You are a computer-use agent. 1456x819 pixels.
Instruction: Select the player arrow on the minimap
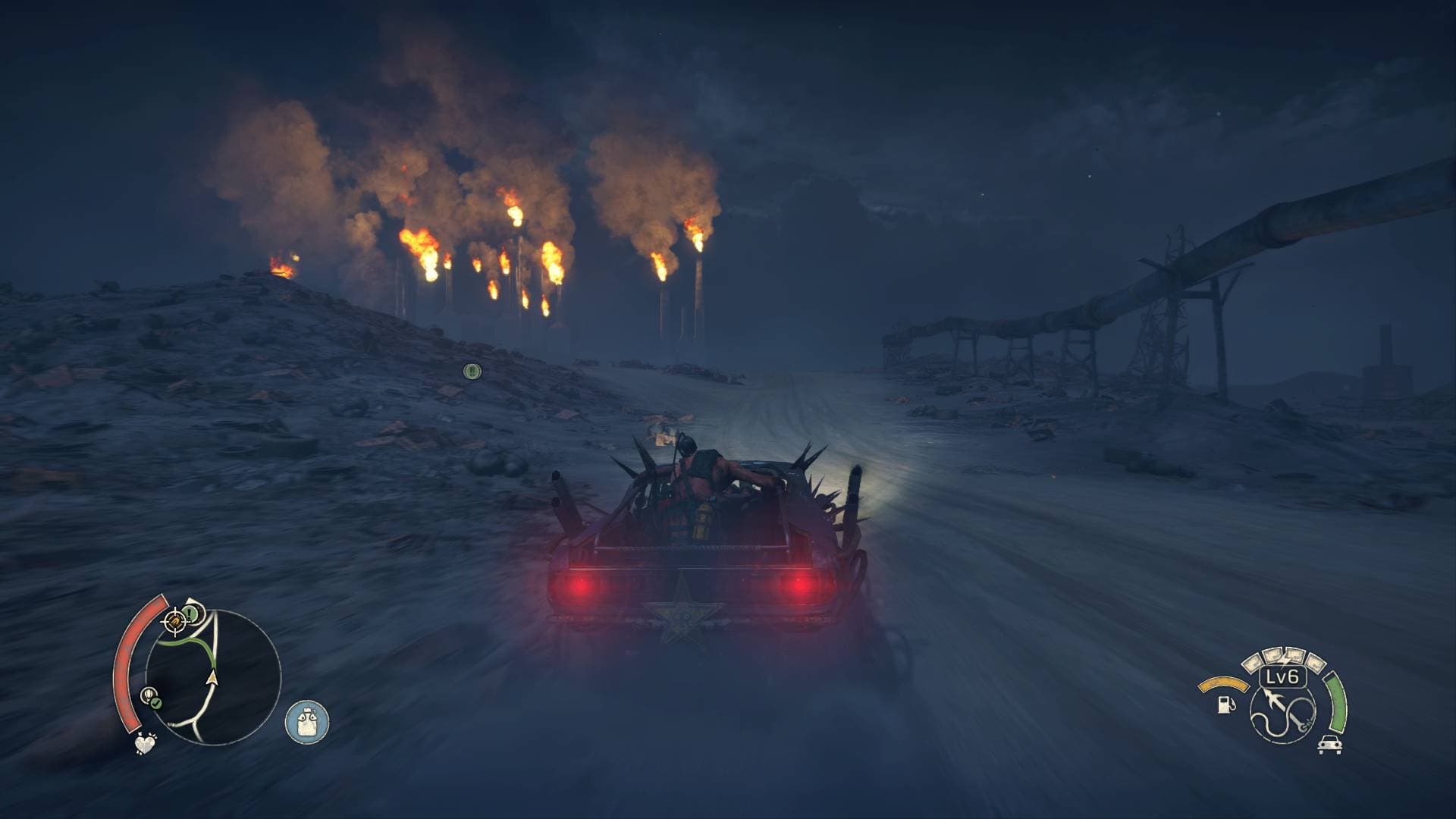(x=212, y=679)
